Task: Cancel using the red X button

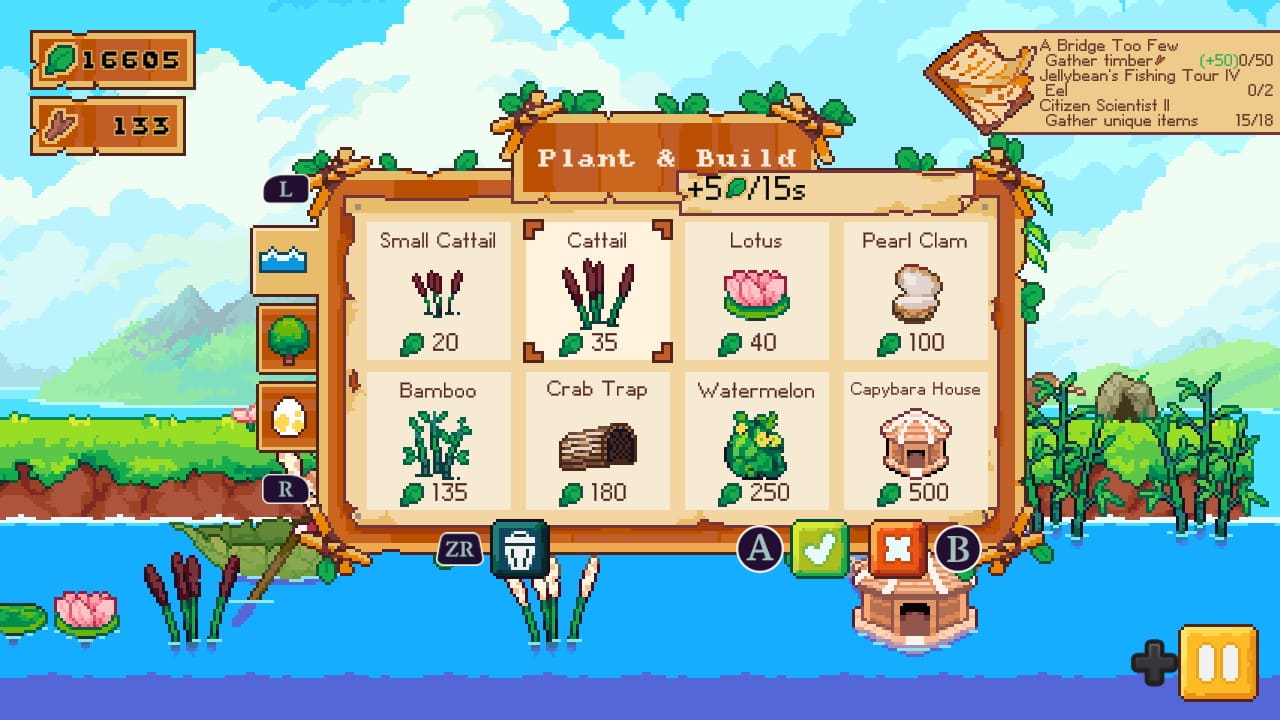Action: coord(898,547)
